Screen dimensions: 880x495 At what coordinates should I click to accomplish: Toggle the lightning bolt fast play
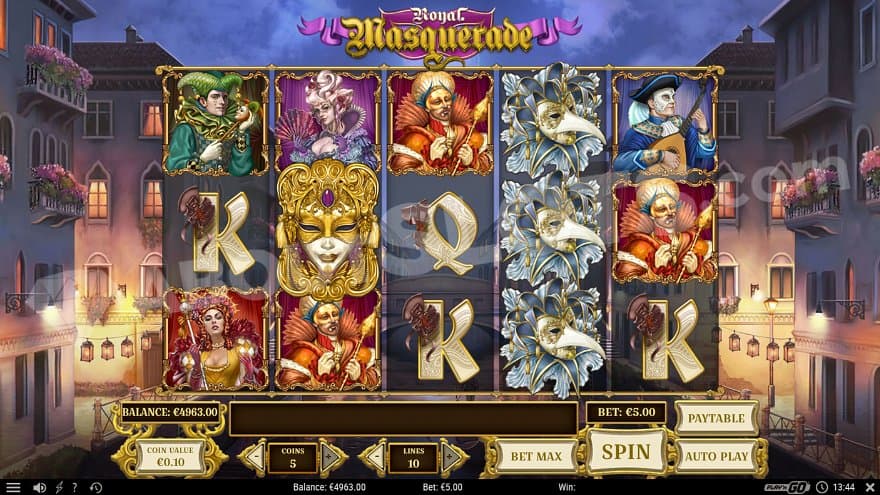[x=59, y=487]
